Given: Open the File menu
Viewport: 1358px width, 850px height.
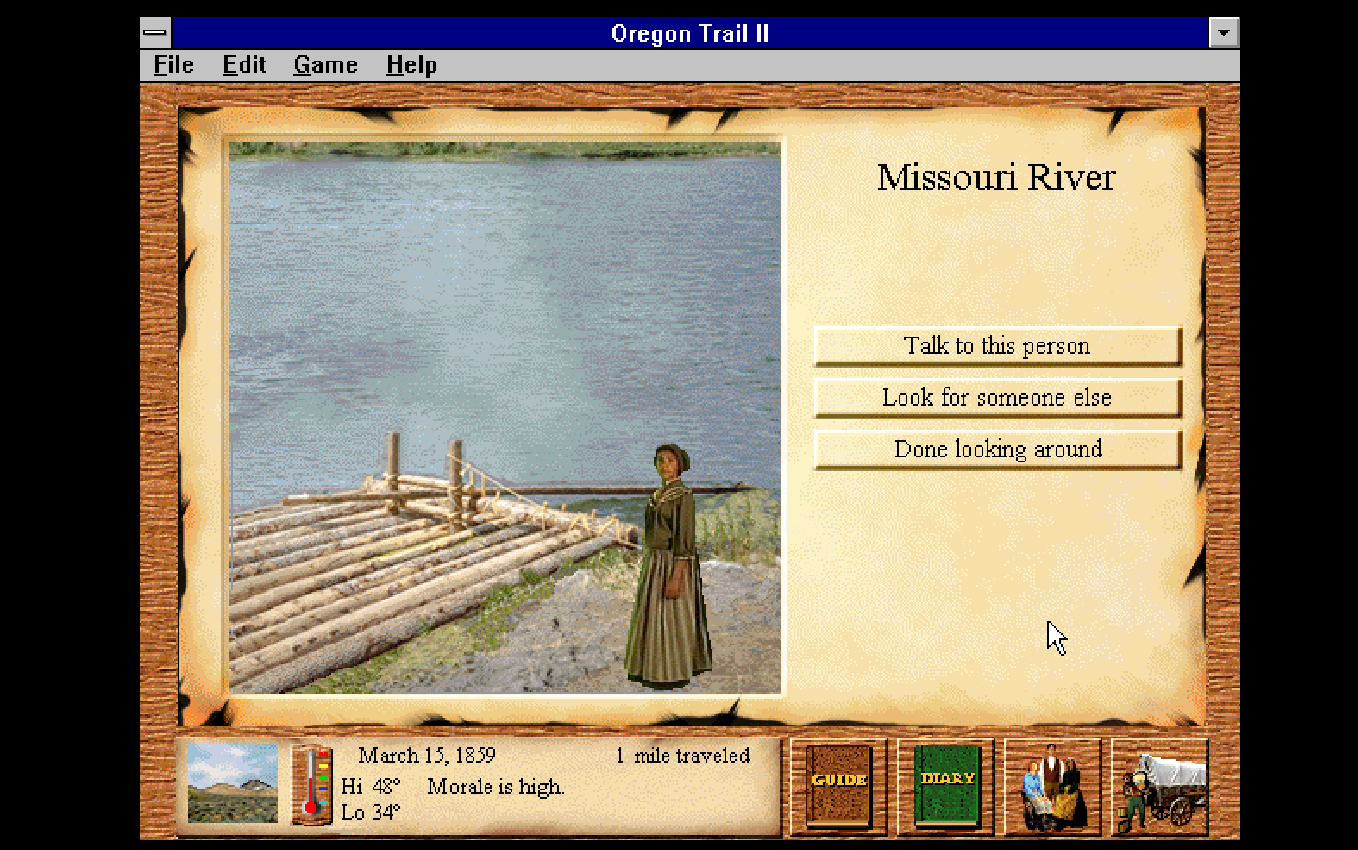Looking at the screenshot, I should click(173, 65).
